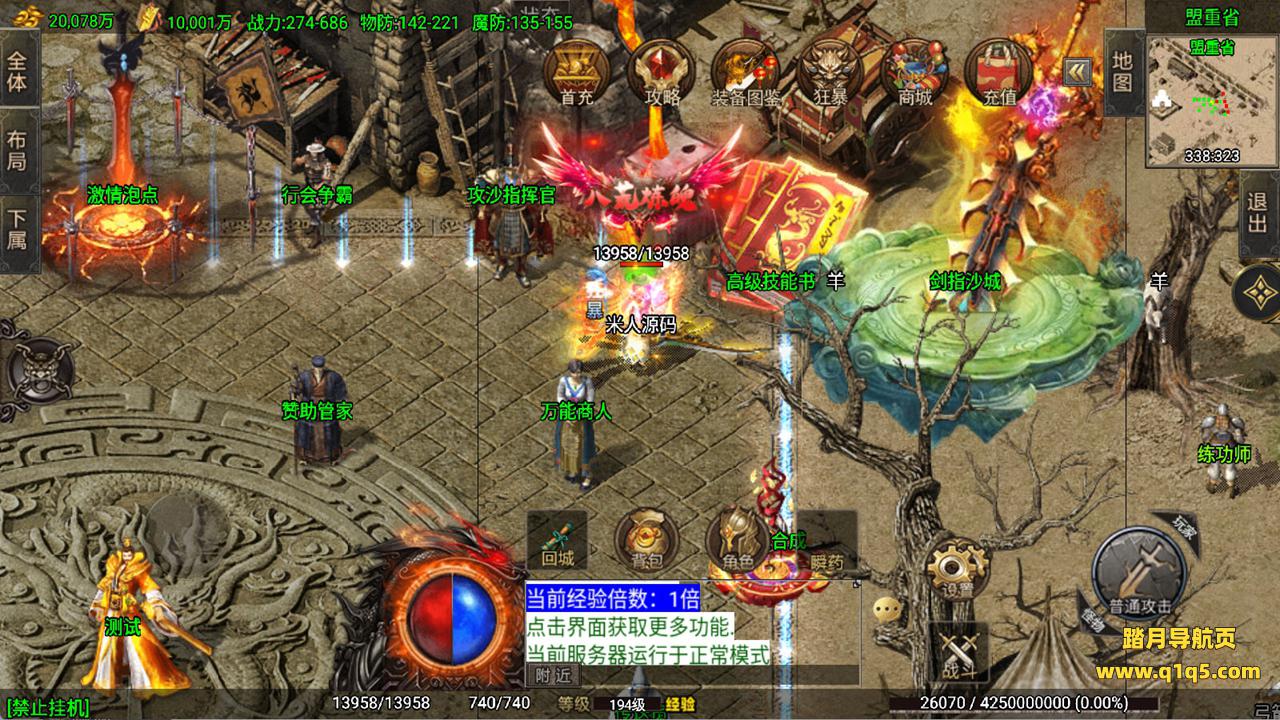Select the 退出 exit button
This screenshot has height=720, width=1280.
click(1258, 212)
